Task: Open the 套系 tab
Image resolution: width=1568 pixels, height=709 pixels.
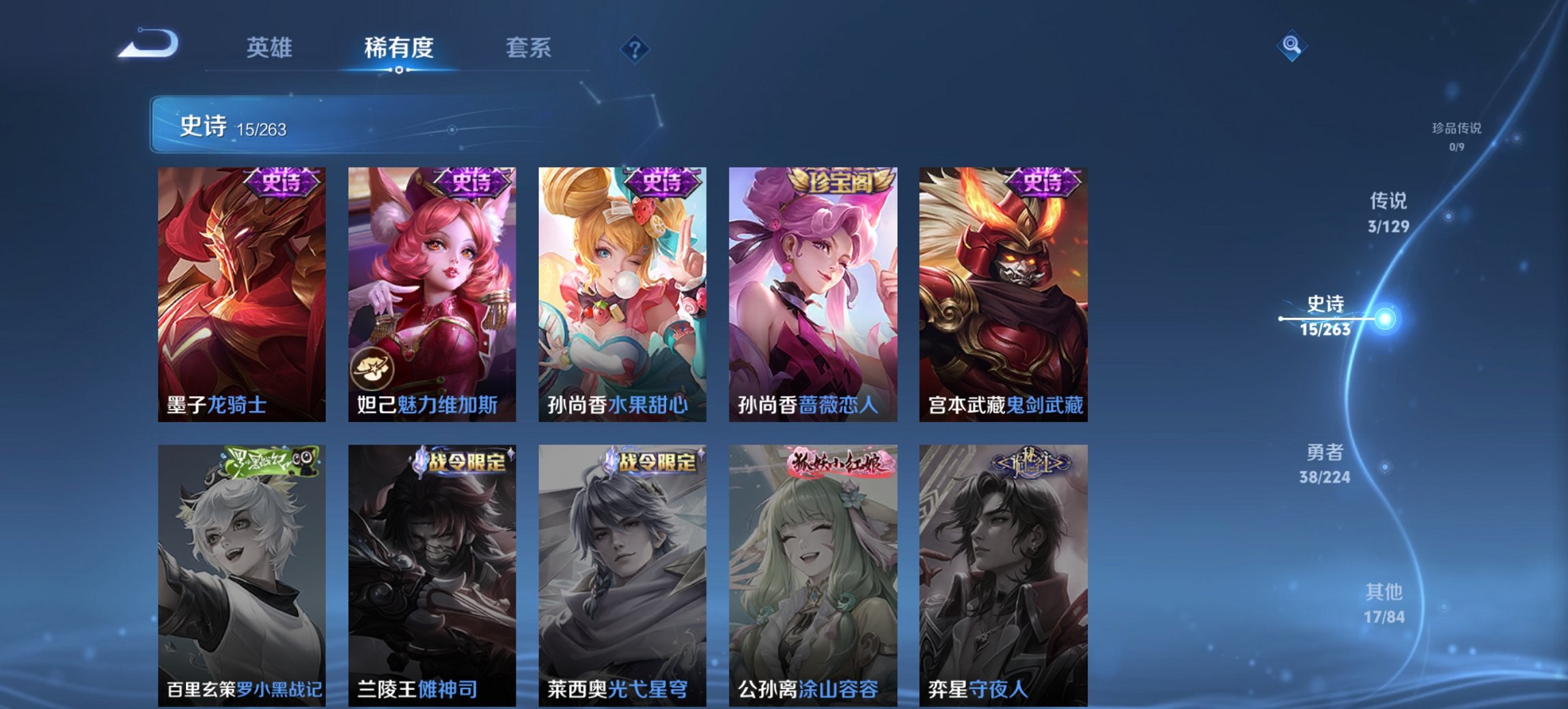Action: point(528,48)
